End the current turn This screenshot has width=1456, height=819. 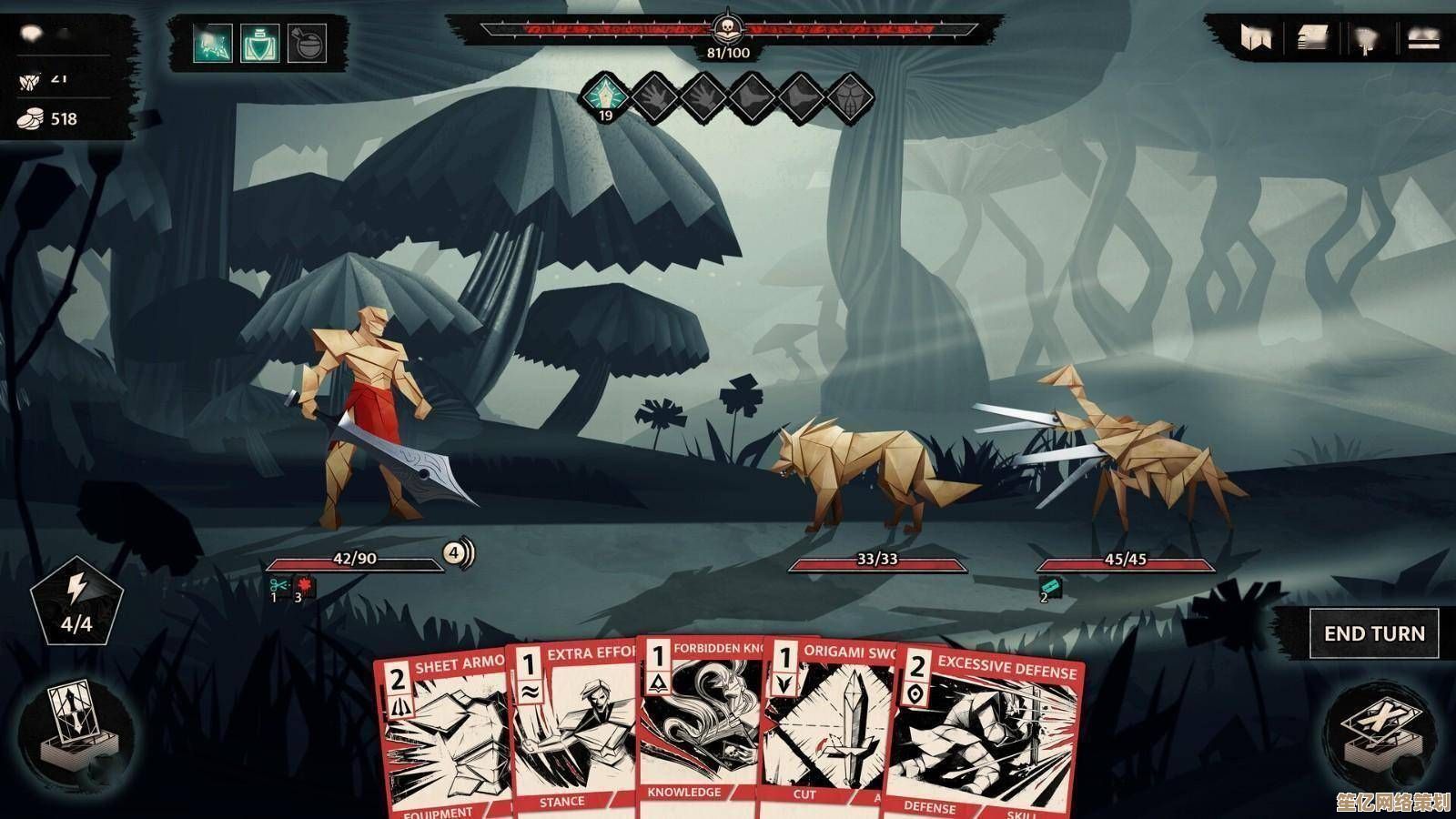[1374, 633]
